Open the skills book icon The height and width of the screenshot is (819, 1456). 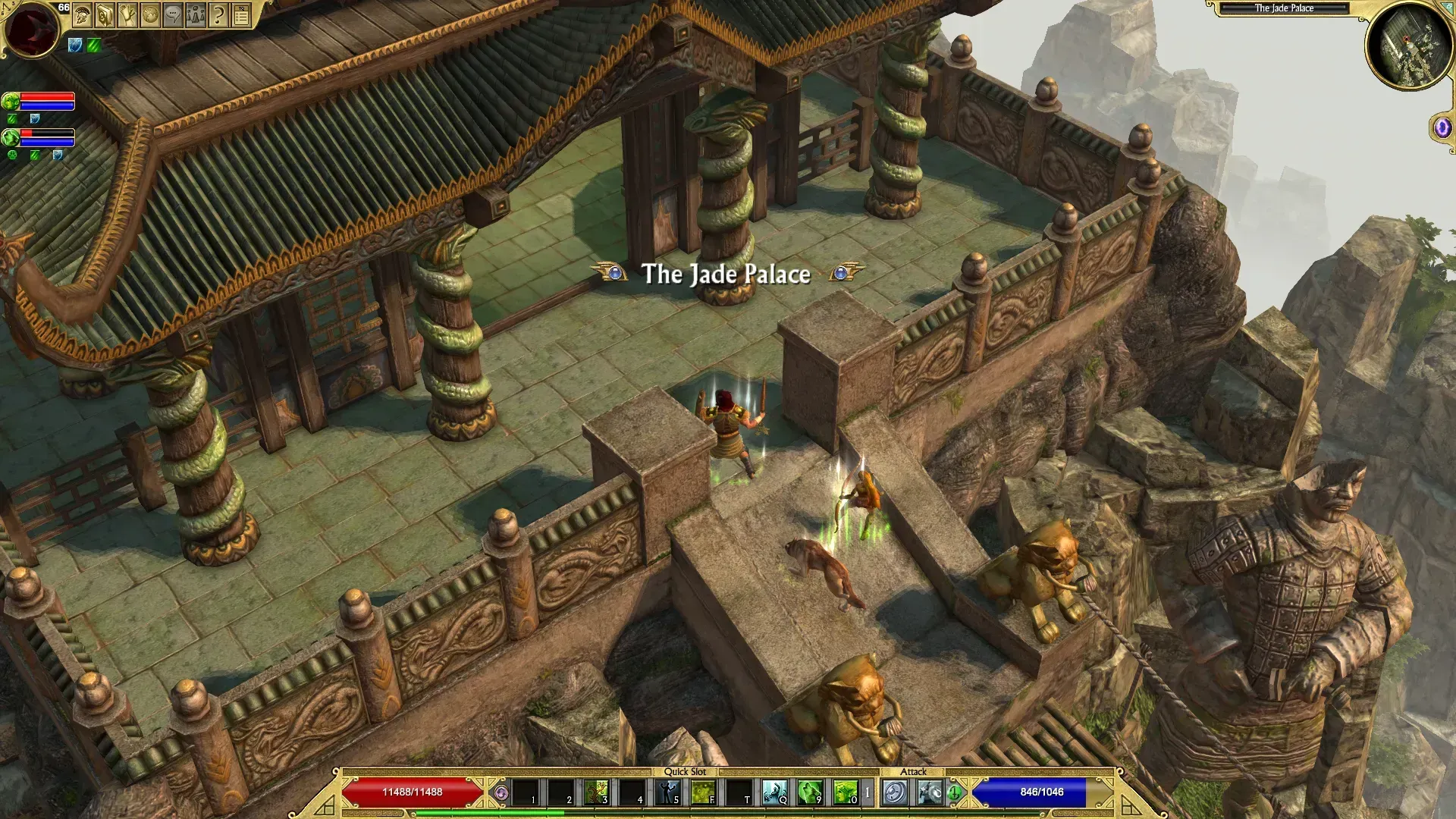pos(105,15)
